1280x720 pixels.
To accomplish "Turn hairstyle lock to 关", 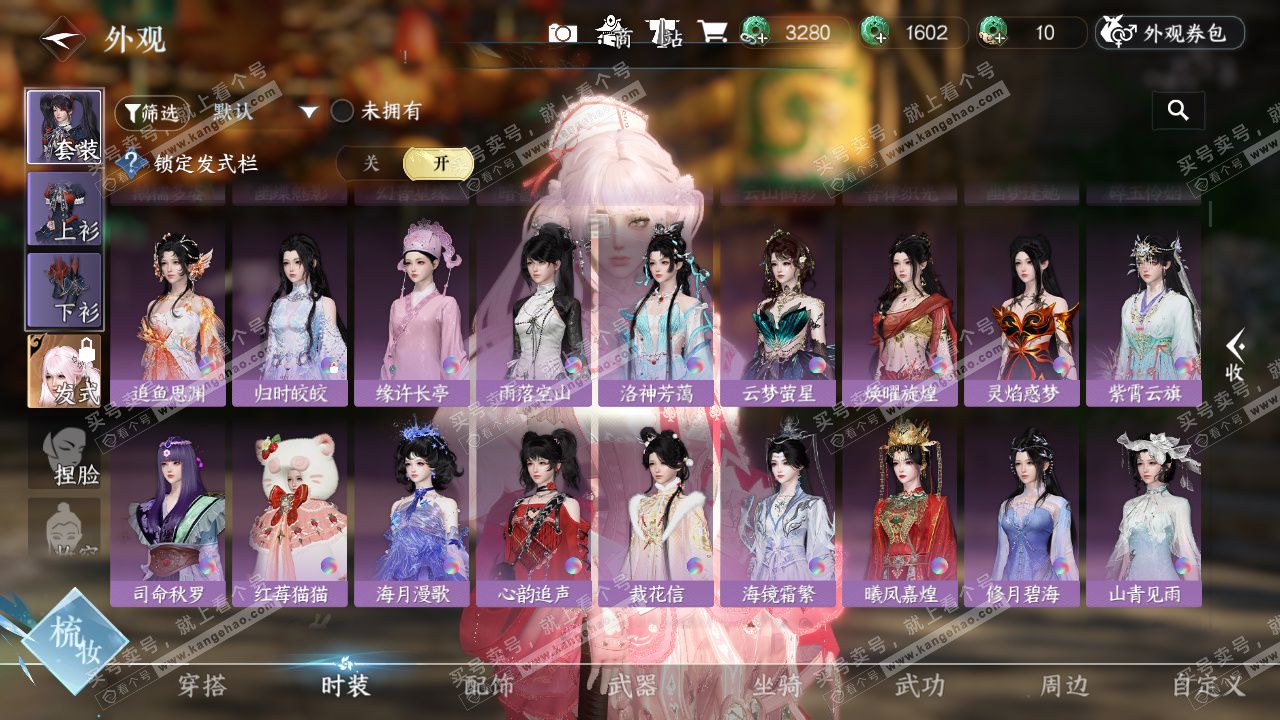I will pyautogui.click(x=371, y=163).
